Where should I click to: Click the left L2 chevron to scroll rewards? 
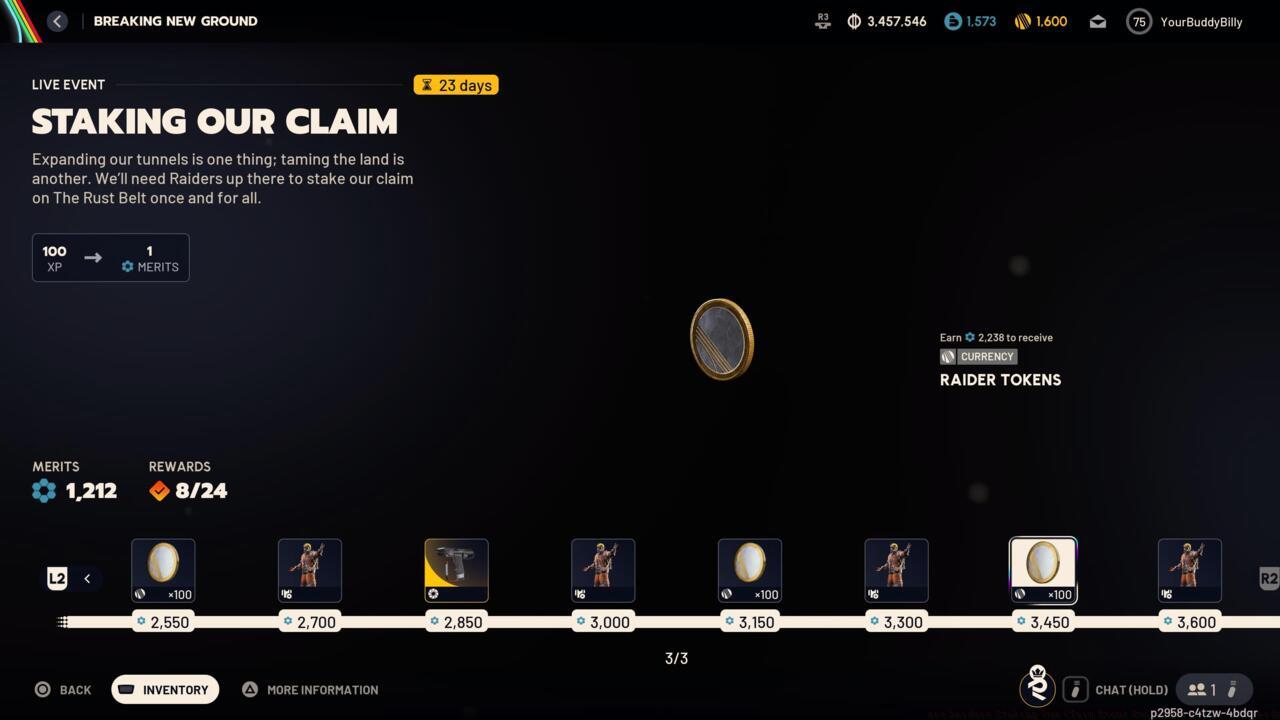point(87,578)
